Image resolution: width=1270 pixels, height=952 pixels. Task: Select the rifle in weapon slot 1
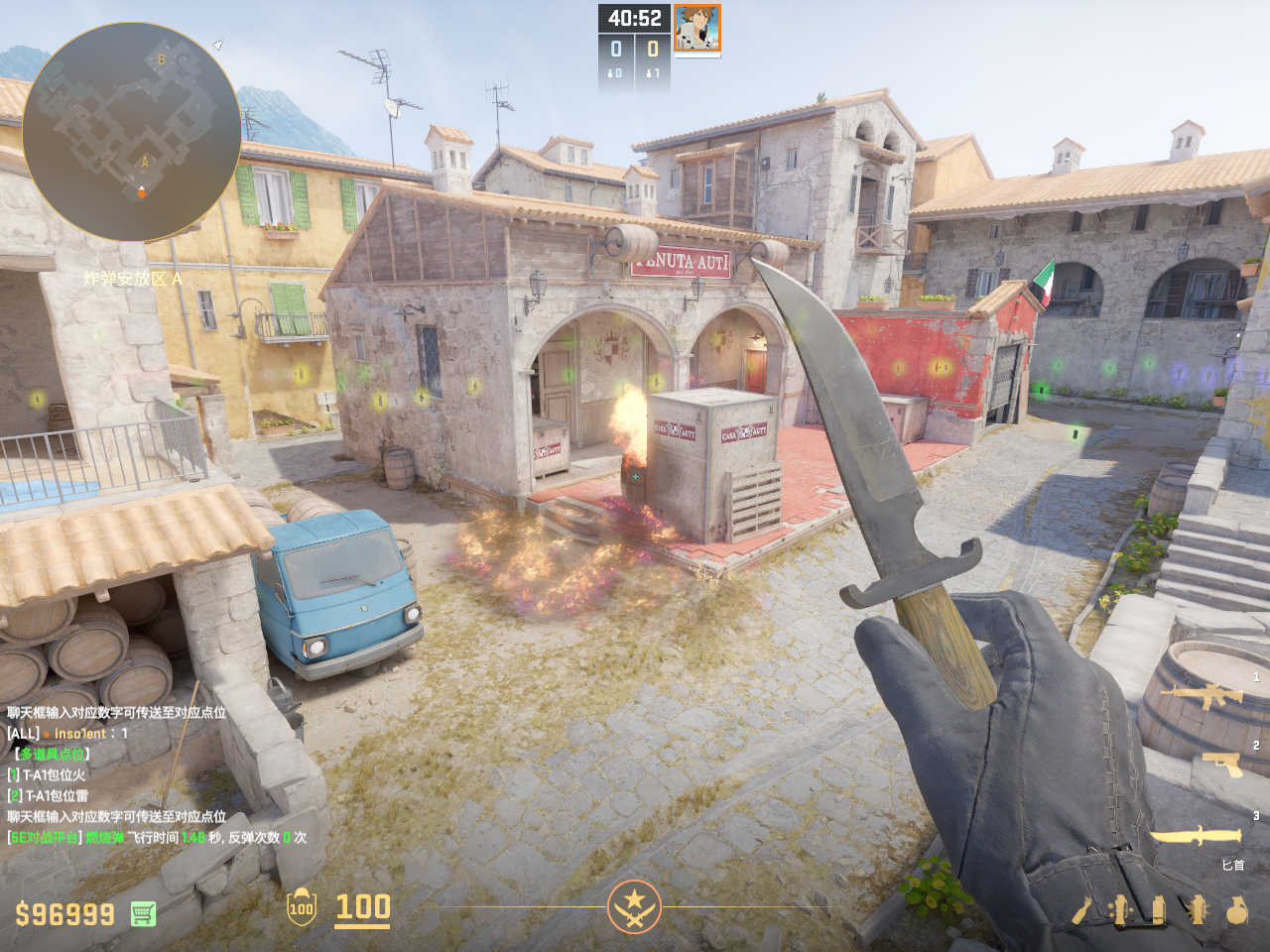1206,695
